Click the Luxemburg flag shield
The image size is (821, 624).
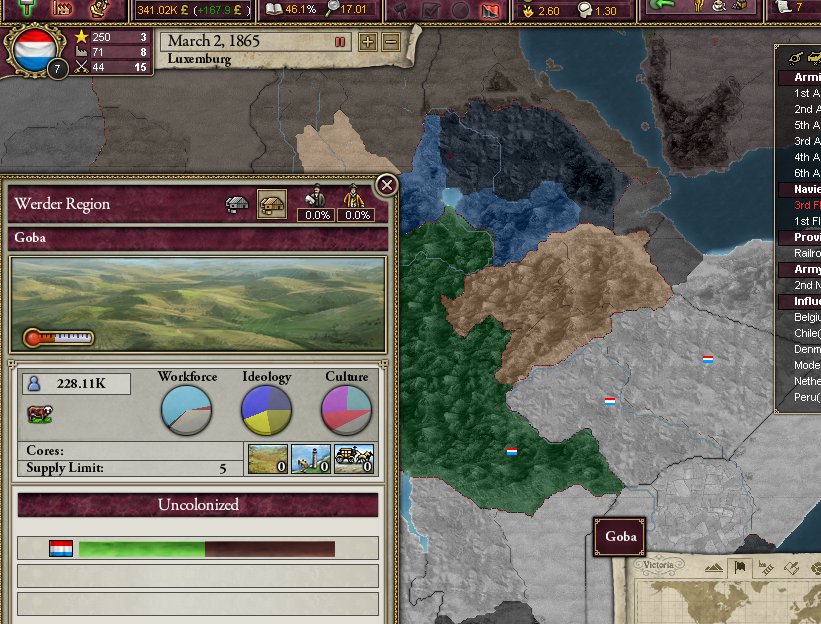(x=31, y=50)
